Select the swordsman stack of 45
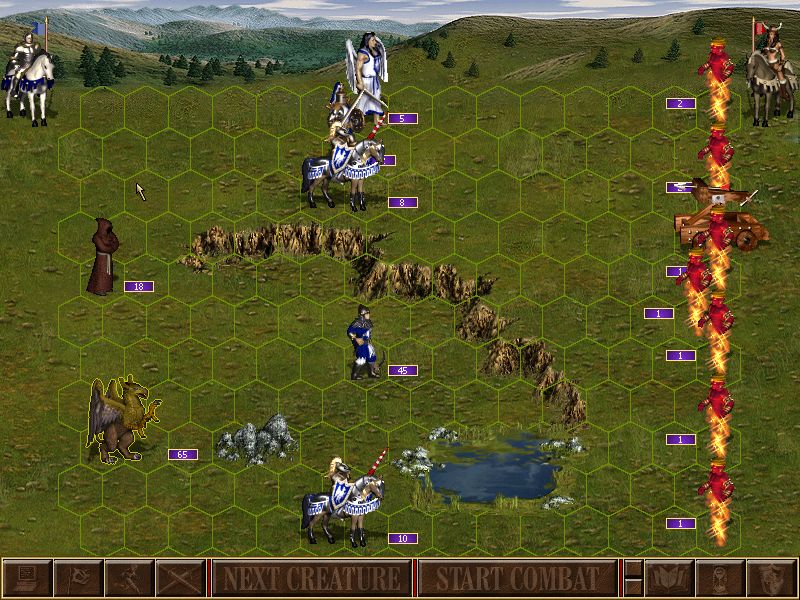 click(362, 342)
